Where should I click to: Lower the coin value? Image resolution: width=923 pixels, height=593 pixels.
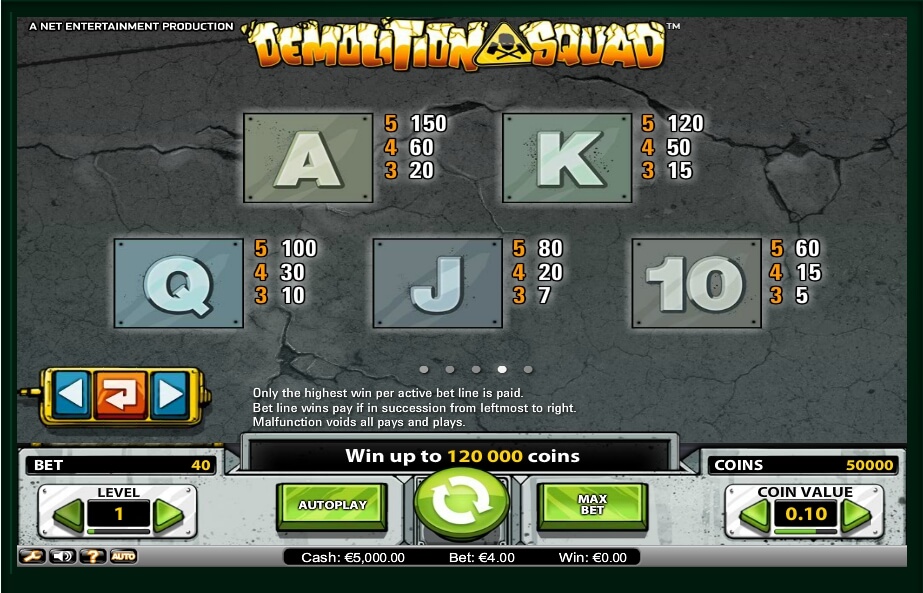click(x=754, y=515)
